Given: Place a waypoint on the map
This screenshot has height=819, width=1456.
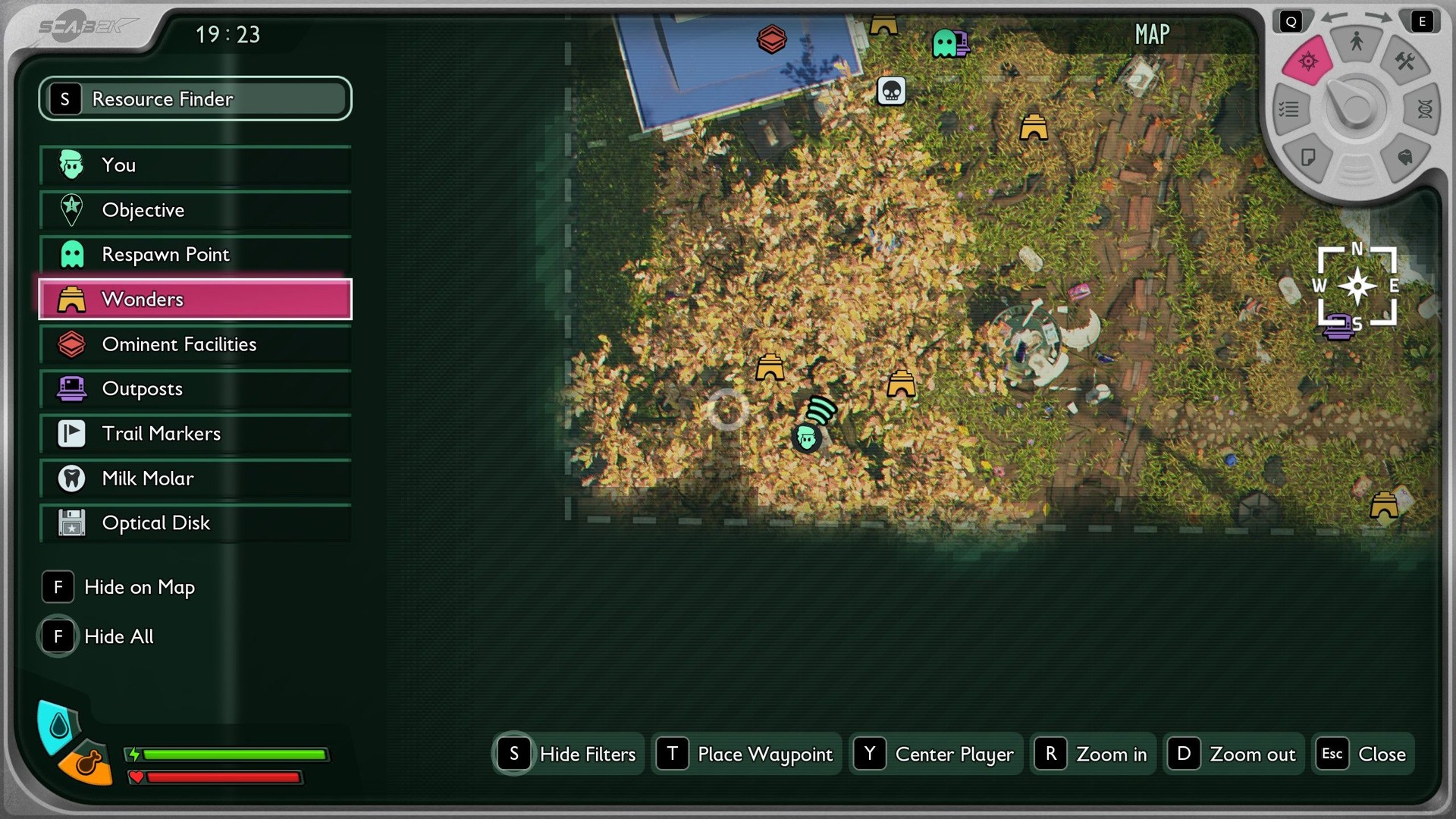Looking at the screenshot, I should [x=746, y=754].
